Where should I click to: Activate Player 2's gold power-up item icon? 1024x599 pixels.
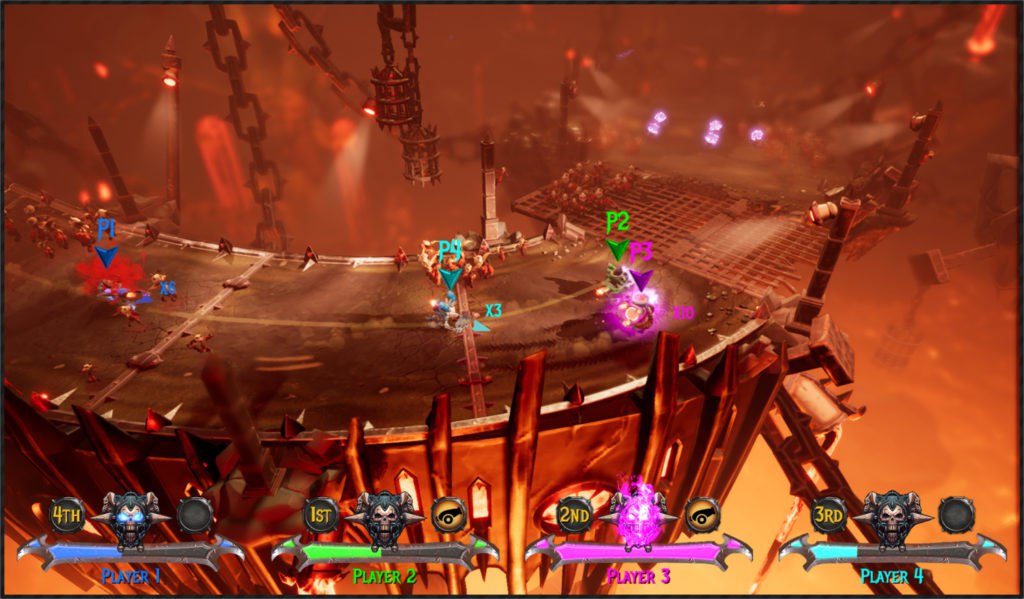click(449, 515)
